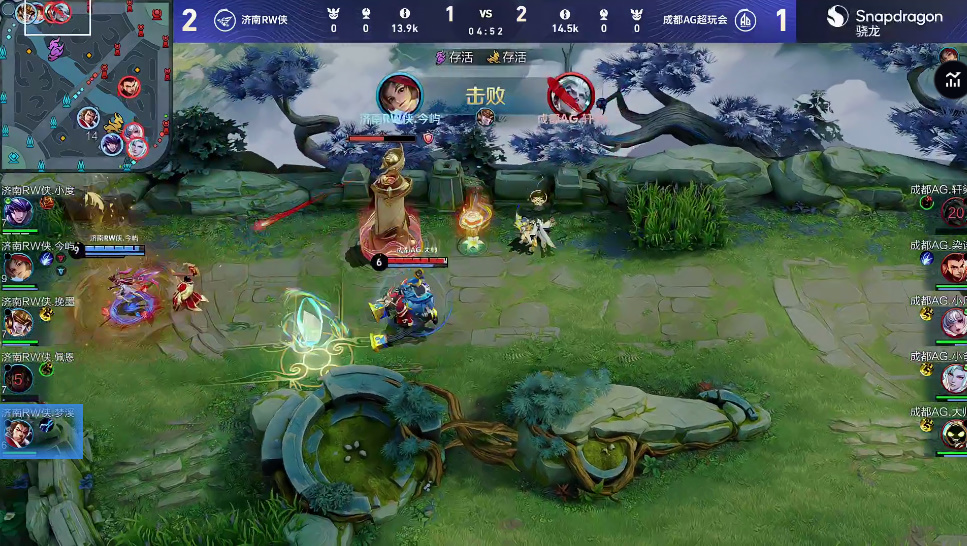This screenshot has width=967, height=546.
Task: Click the 济南RW侠 team logo
Action: 226,20
